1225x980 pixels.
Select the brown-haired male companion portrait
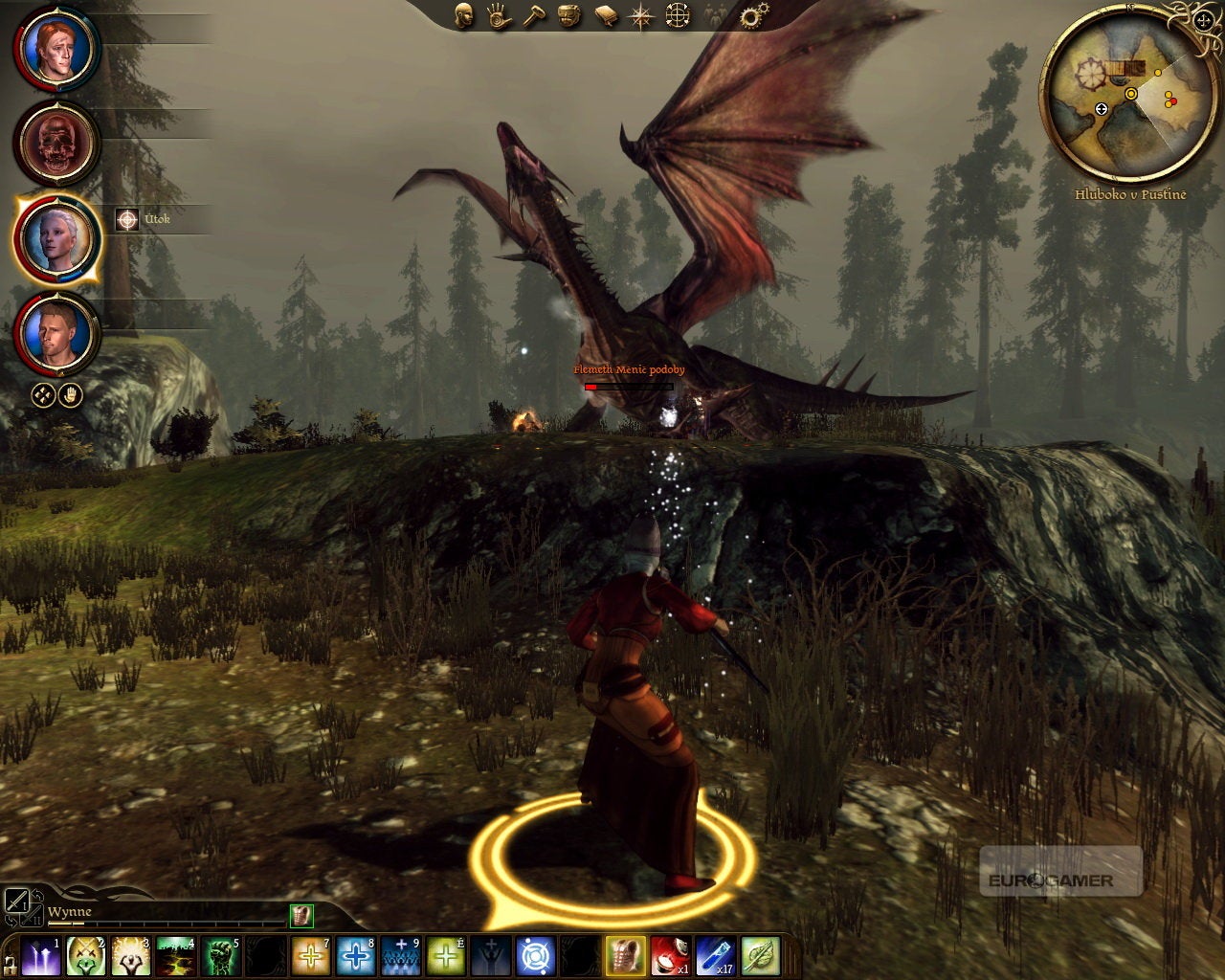tap(56, 333)
